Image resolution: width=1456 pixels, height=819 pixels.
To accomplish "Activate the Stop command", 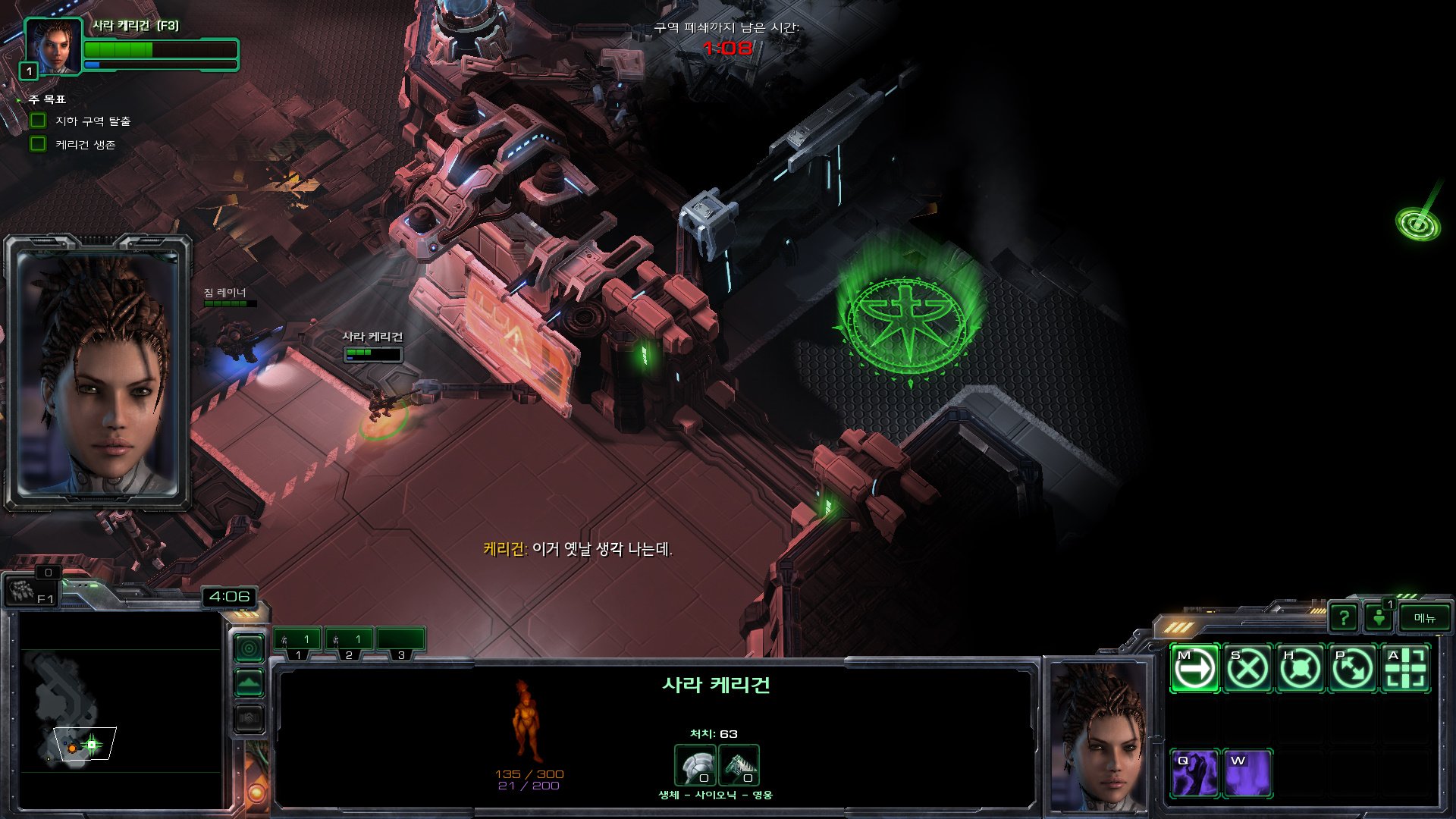I will pos(1247,669).
